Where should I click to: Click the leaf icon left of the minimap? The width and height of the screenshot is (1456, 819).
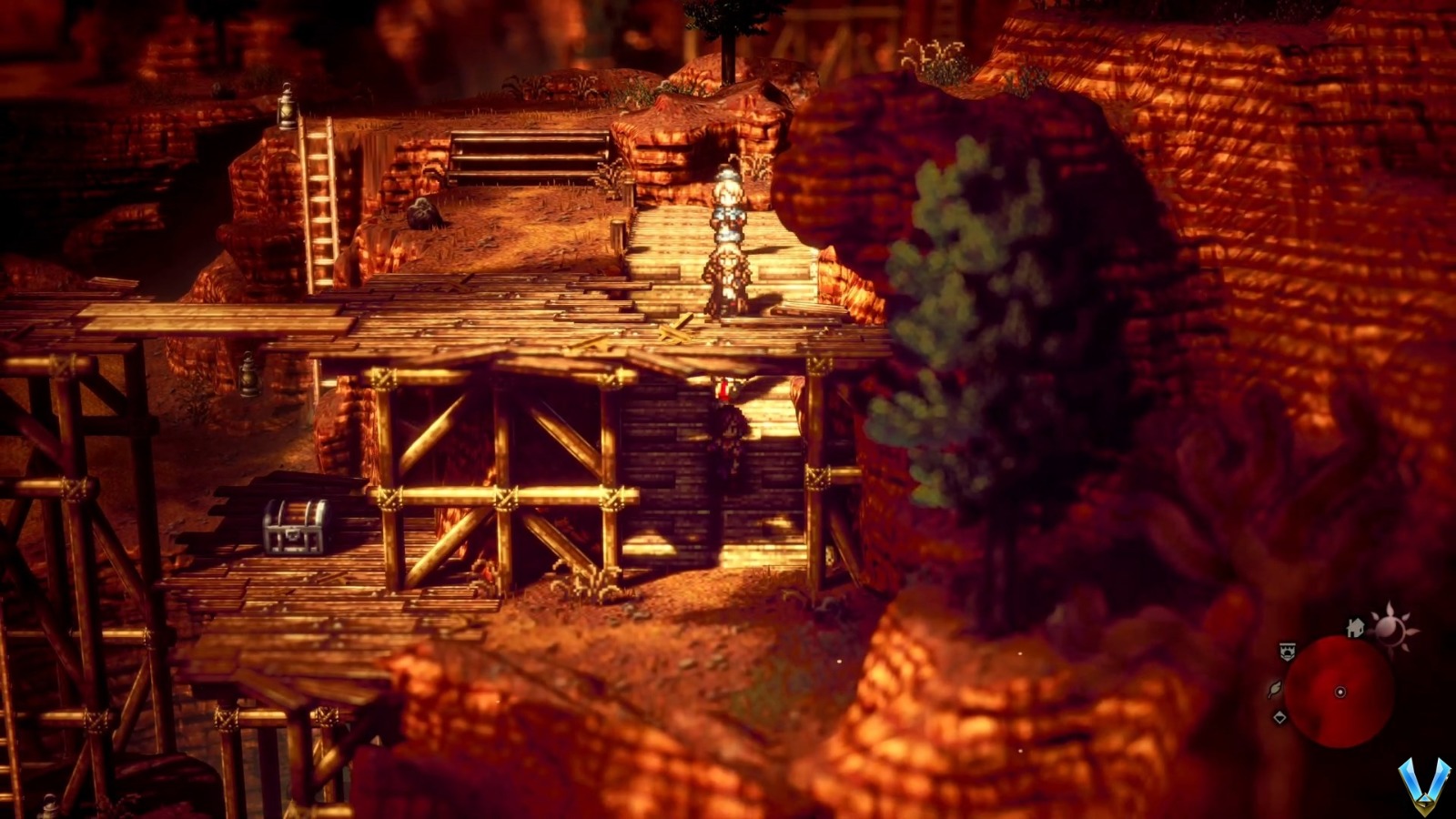pos(1274,690)
